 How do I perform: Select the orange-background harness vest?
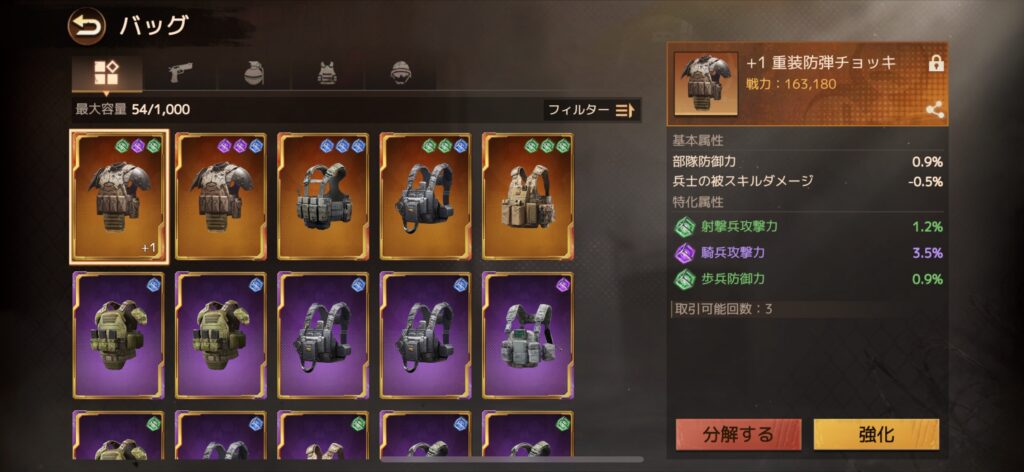click(425, 196)
